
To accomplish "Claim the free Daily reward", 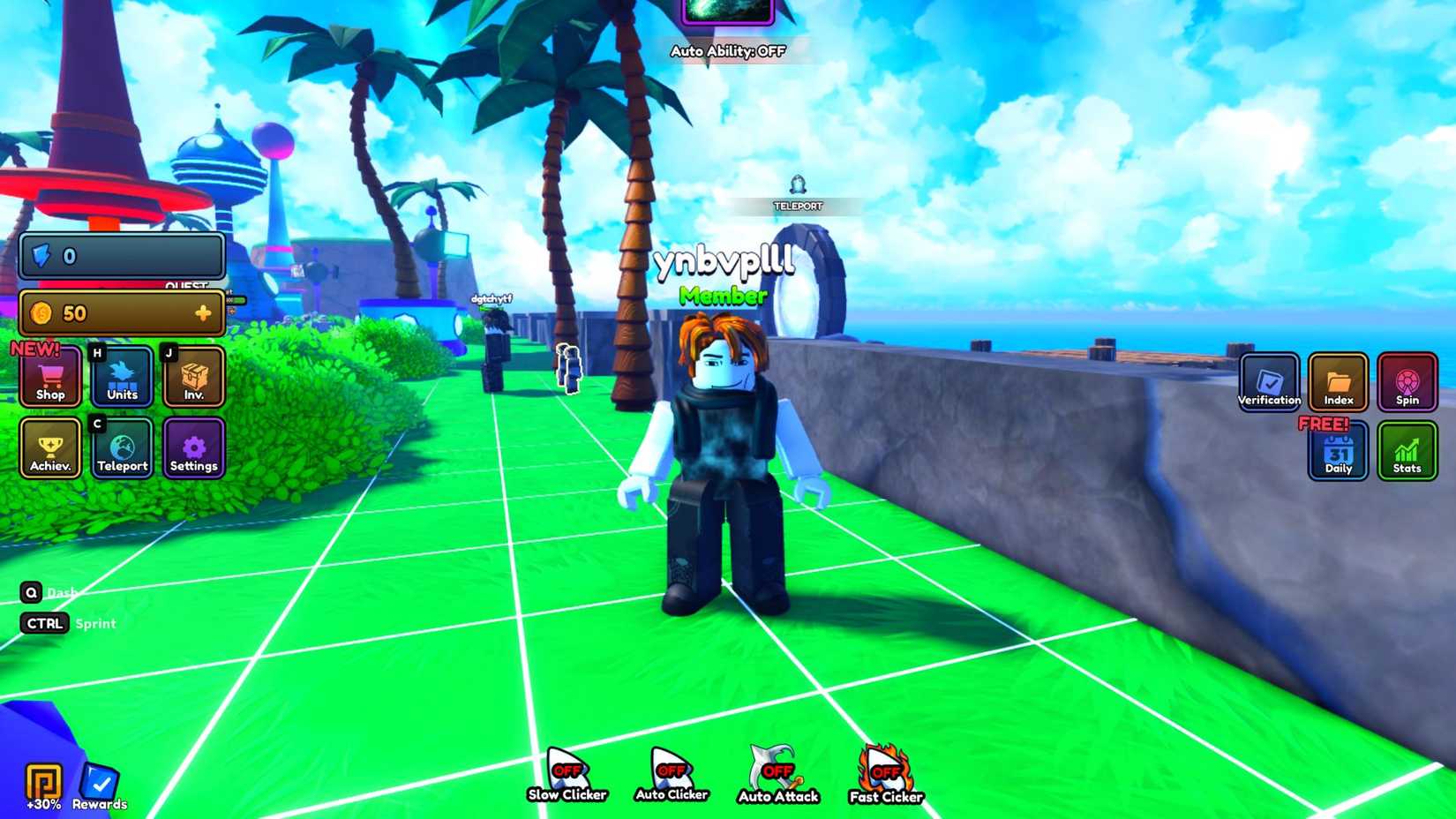I will (x=1338, y=452).
